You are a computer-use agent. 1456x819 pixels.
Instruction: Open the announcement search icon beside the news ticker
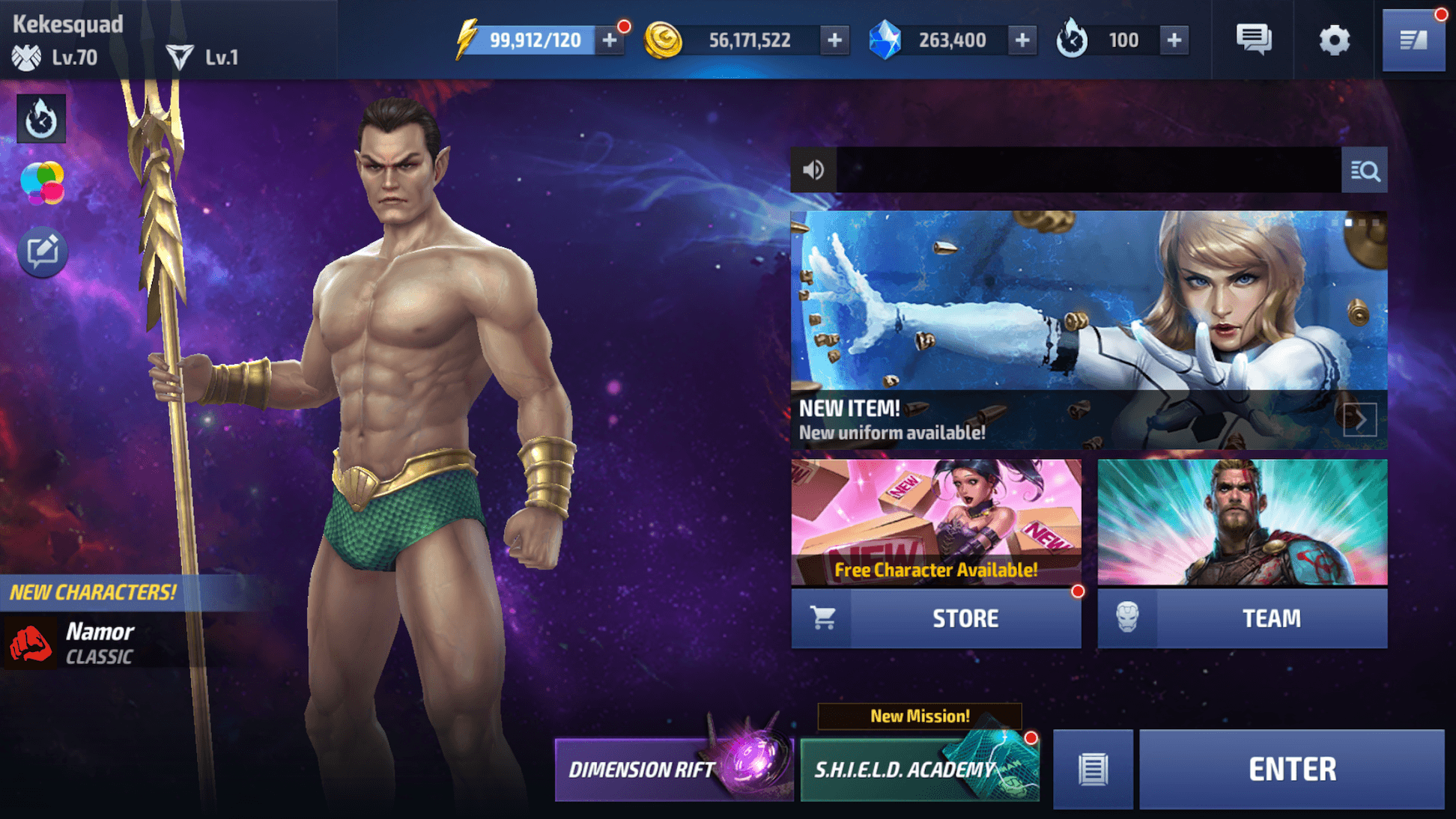click(x=1365, y=171)
